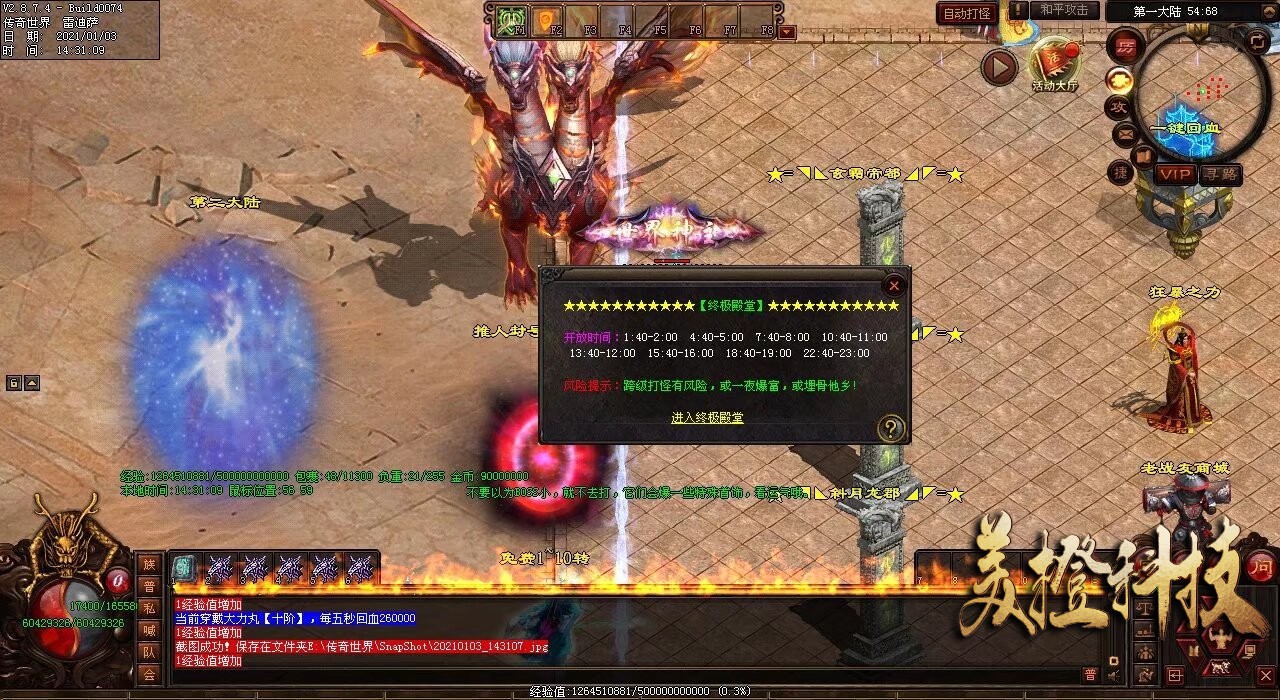Expand the skill bar dropdown arrow
1280x700 pixels.
tap(787, 32)
